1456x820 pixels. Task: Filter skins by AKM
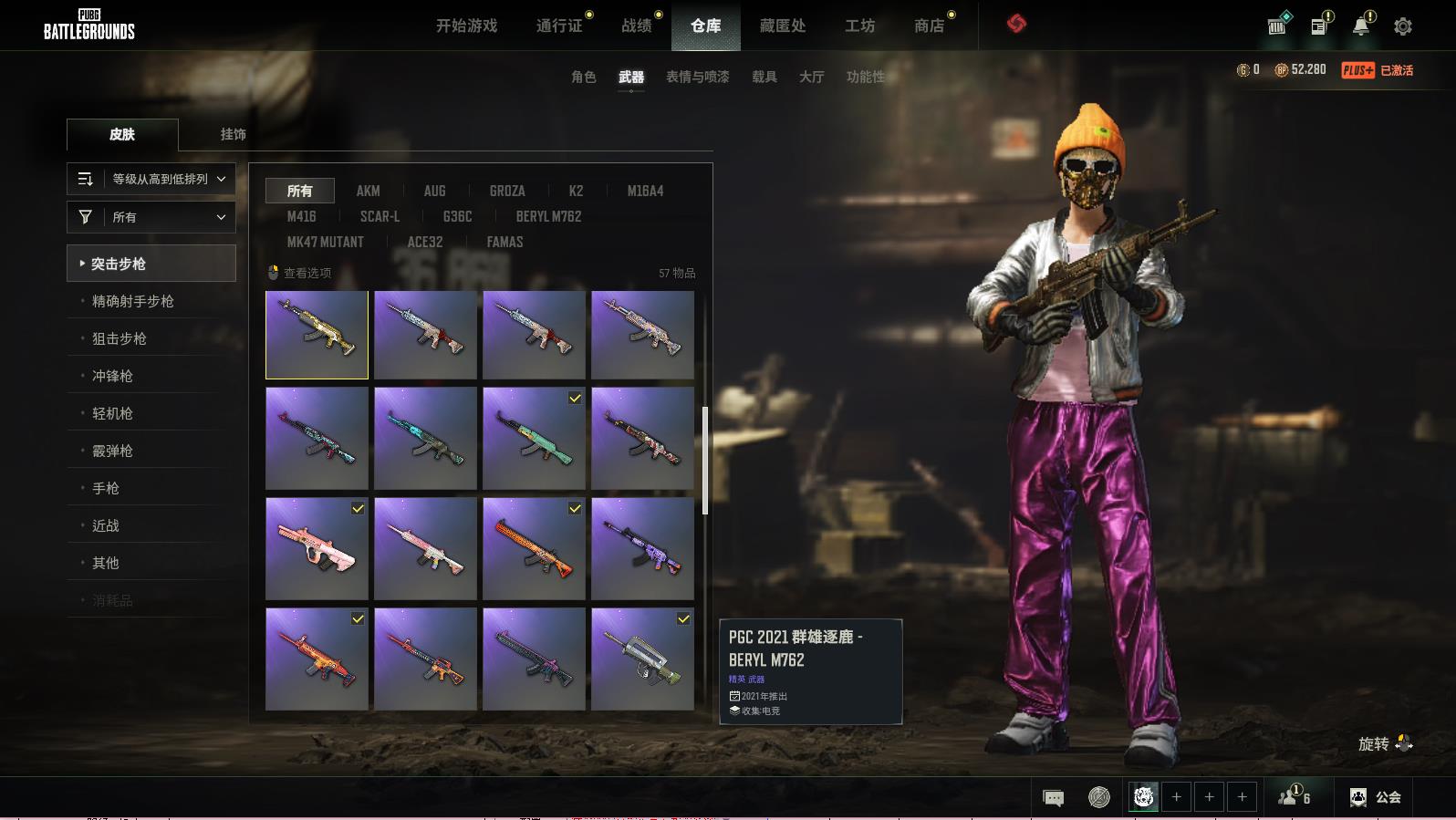(x=368, y=191)
